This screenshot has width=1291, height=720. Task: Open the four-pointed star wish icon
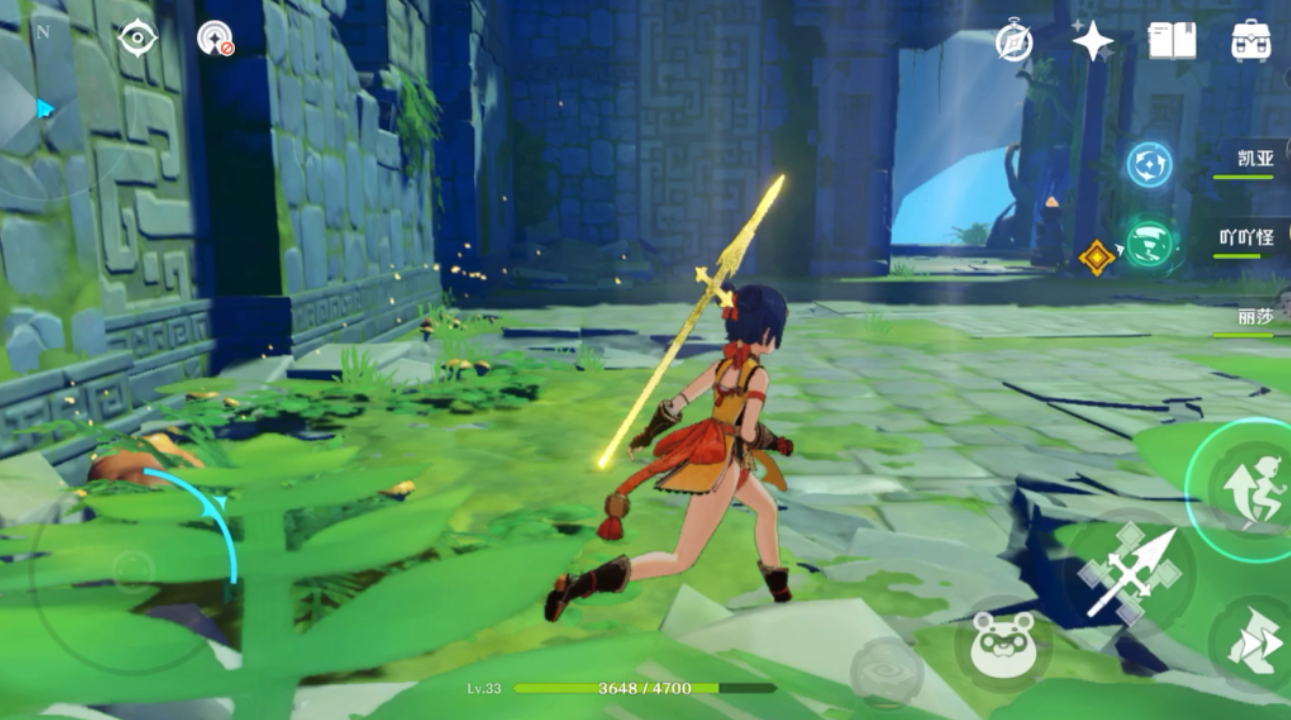(1092, 42)
